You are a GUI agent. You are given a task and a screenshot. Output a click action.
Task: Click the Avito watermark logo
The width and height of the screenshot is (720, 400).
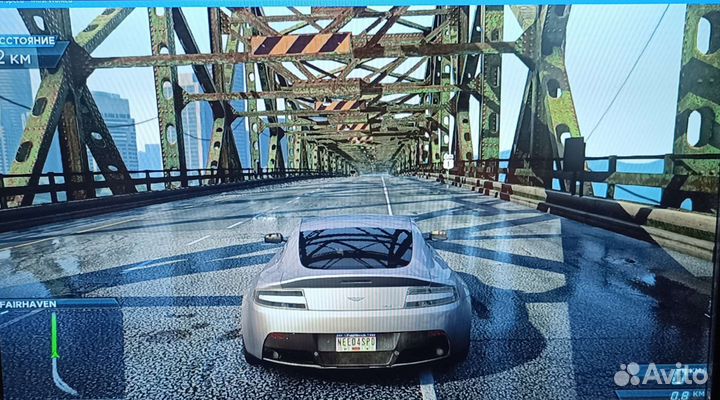click(x=660, y=374)
